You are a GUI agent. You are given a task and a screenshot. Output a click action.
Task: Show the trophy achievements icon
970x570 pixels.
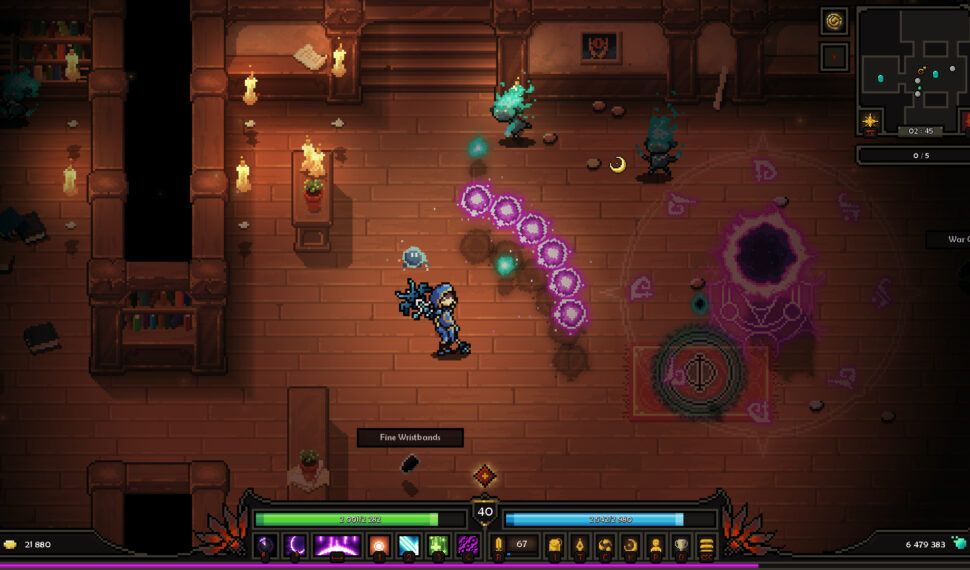[x=681, y=545]
